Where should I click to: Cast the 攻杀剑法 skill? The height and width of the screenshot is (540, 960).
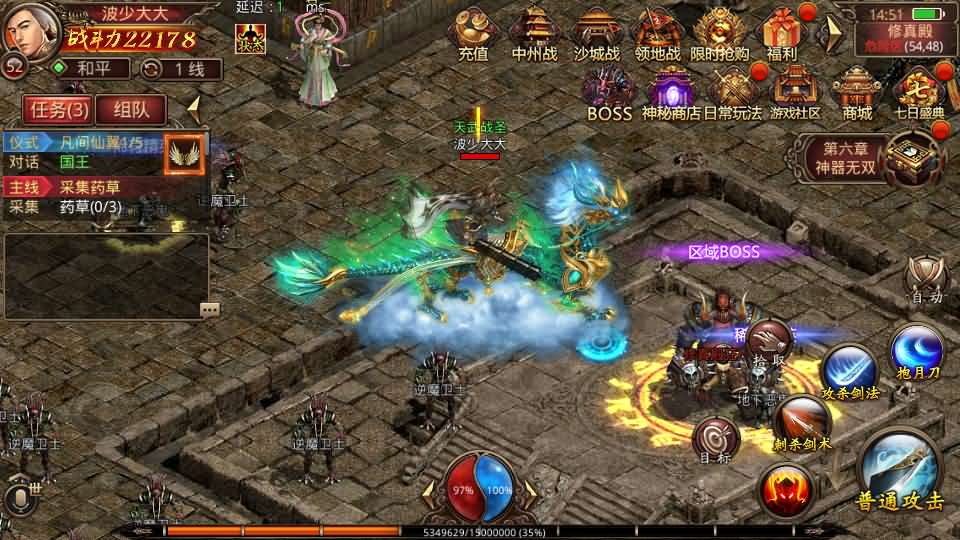(850, 368)
